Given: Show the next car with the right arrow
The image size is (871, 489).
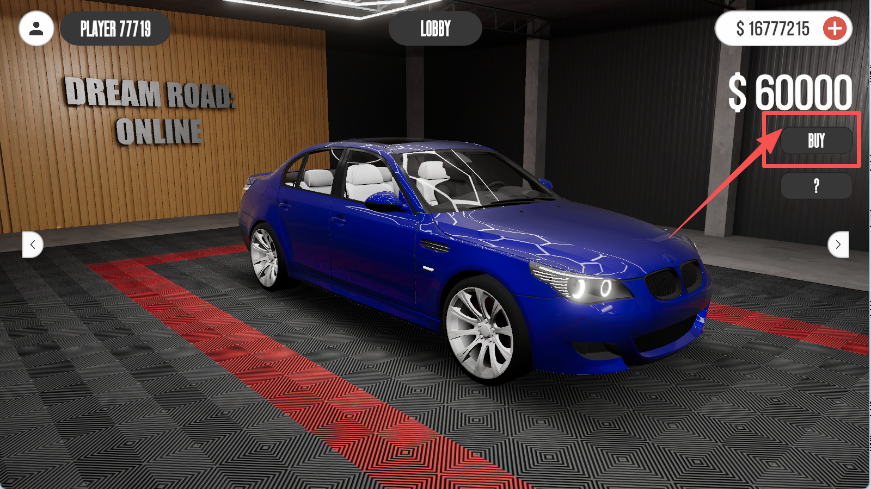Looking at the screenshot, I should [x=839, y=244].
